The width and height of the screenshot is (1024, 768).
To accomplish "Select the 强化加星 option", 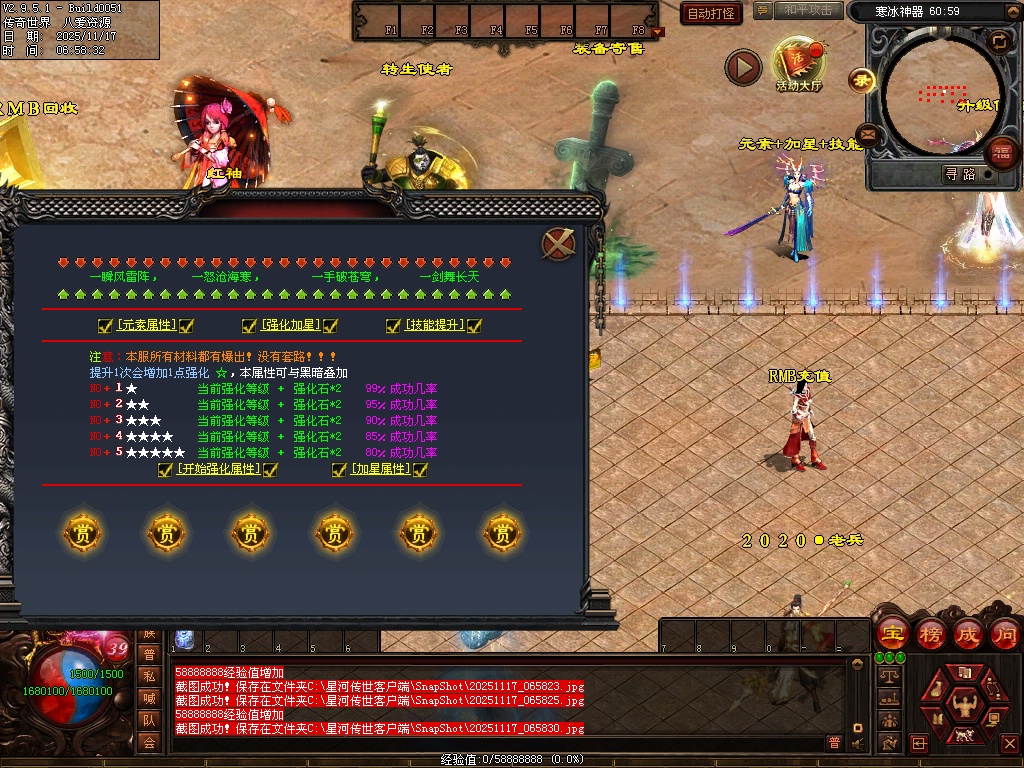I will 289,325.
